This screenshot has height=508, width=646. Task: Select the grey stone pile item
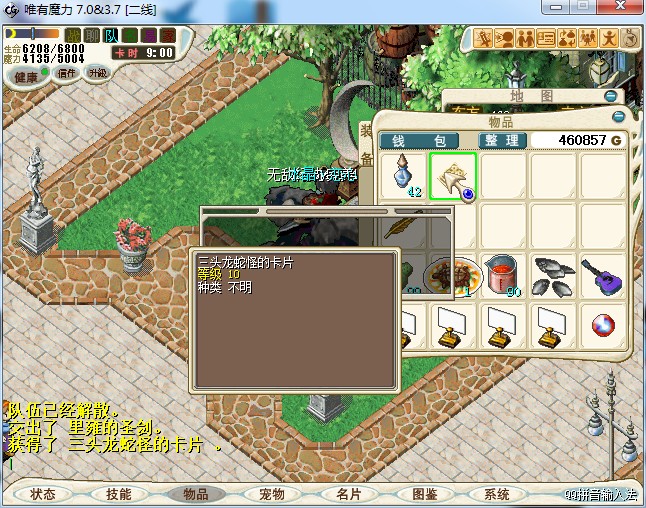552,274
